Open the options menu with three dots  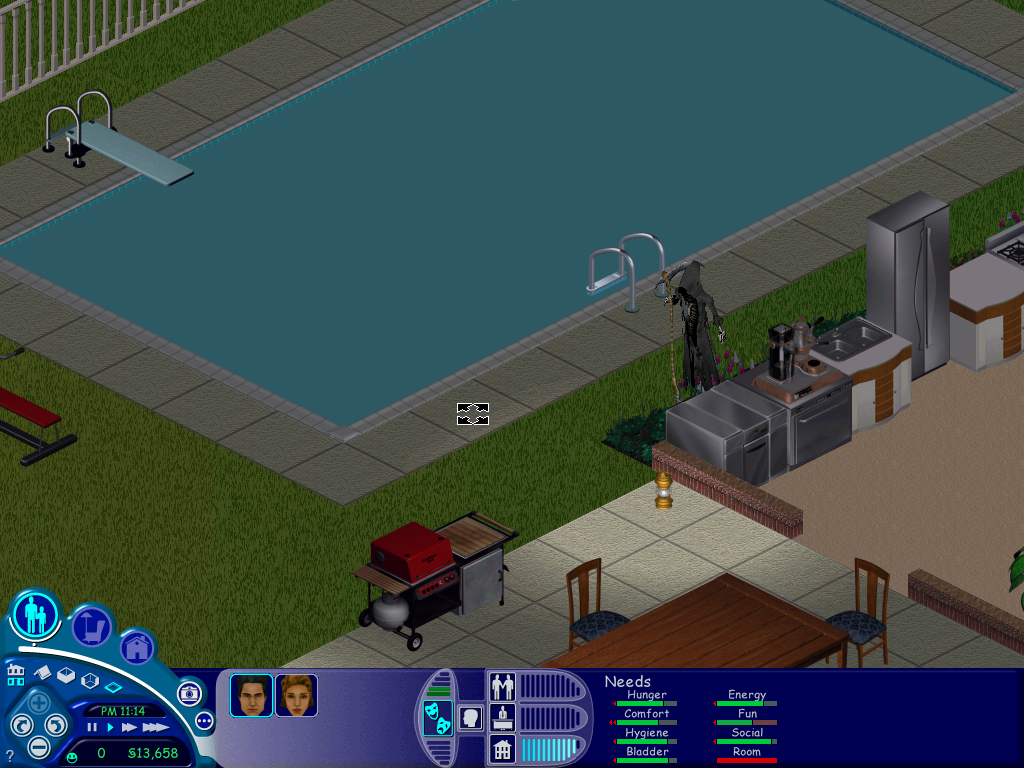pos(205,720)
